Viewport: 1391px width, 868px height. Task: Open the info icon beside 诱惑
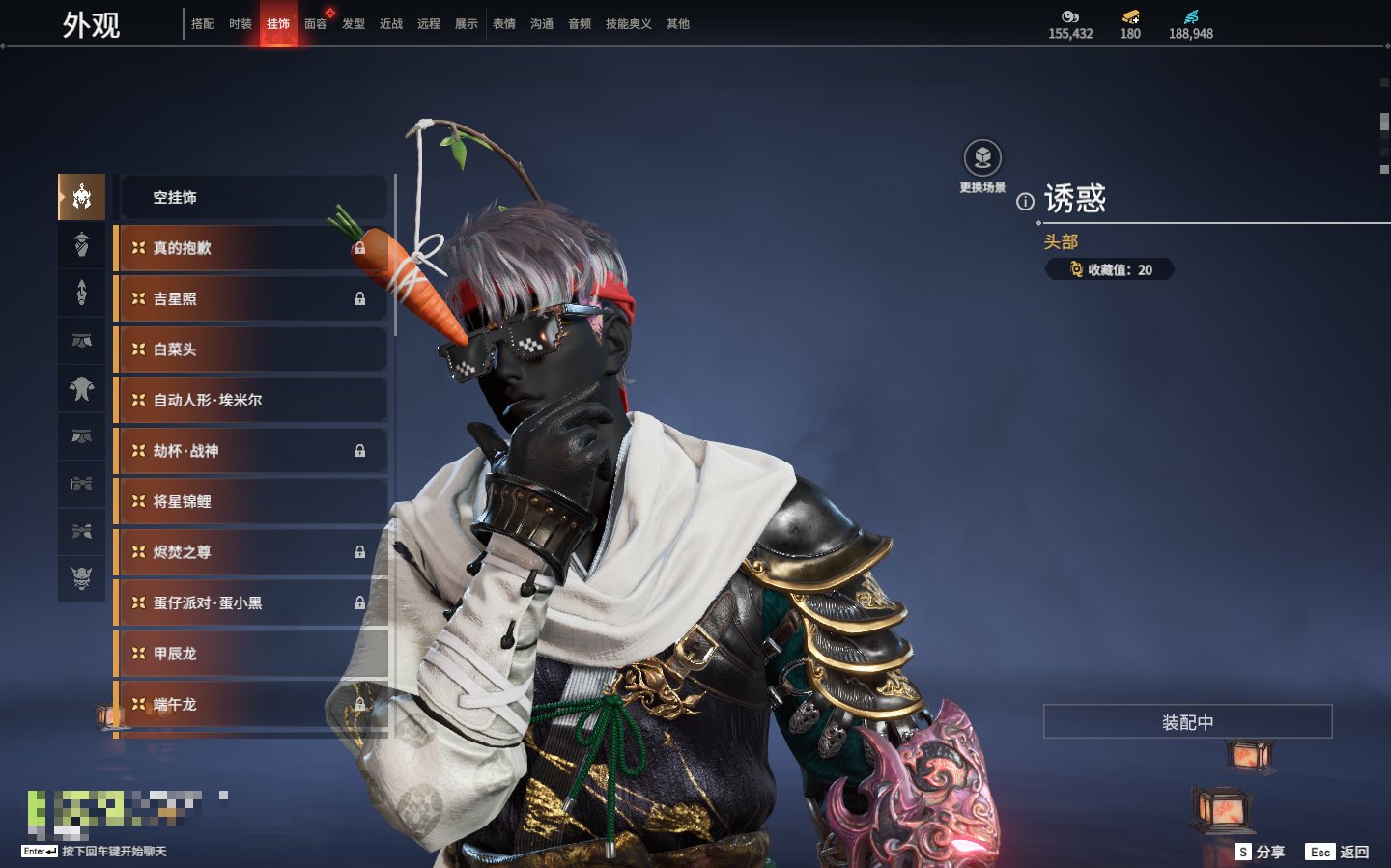pyautogui.click(x=1025, y=202)
